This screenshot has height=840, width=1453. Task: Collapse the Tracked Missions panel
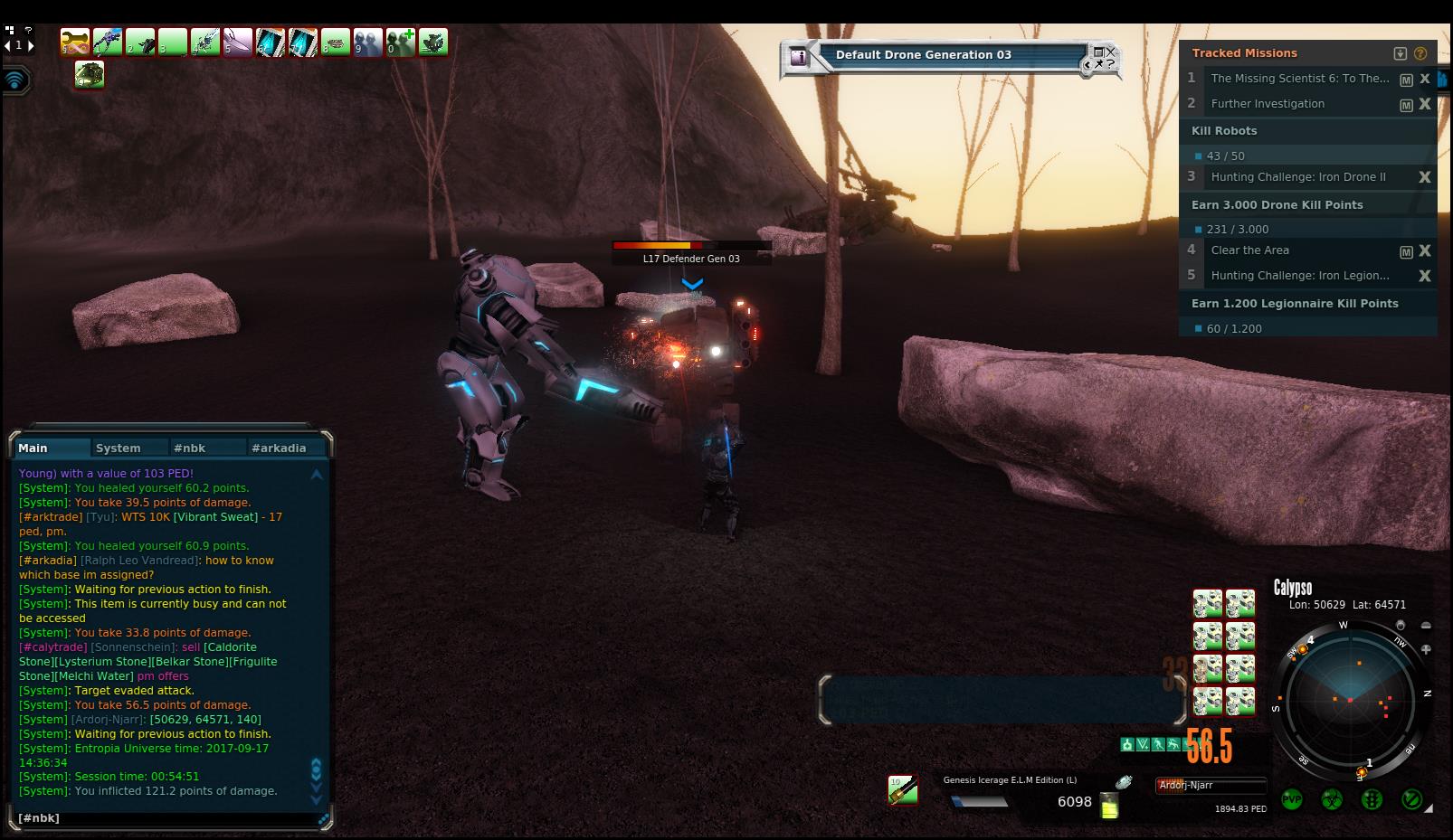[x=1400, y=53]
